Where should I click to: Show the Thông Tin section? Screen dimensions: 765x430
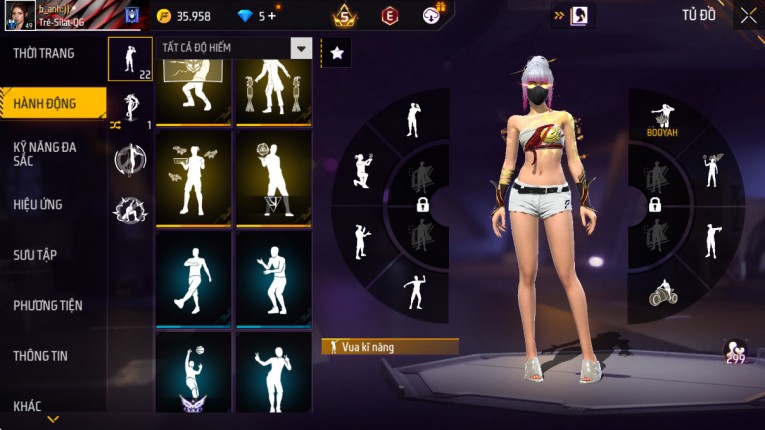[x=39, y=355]
